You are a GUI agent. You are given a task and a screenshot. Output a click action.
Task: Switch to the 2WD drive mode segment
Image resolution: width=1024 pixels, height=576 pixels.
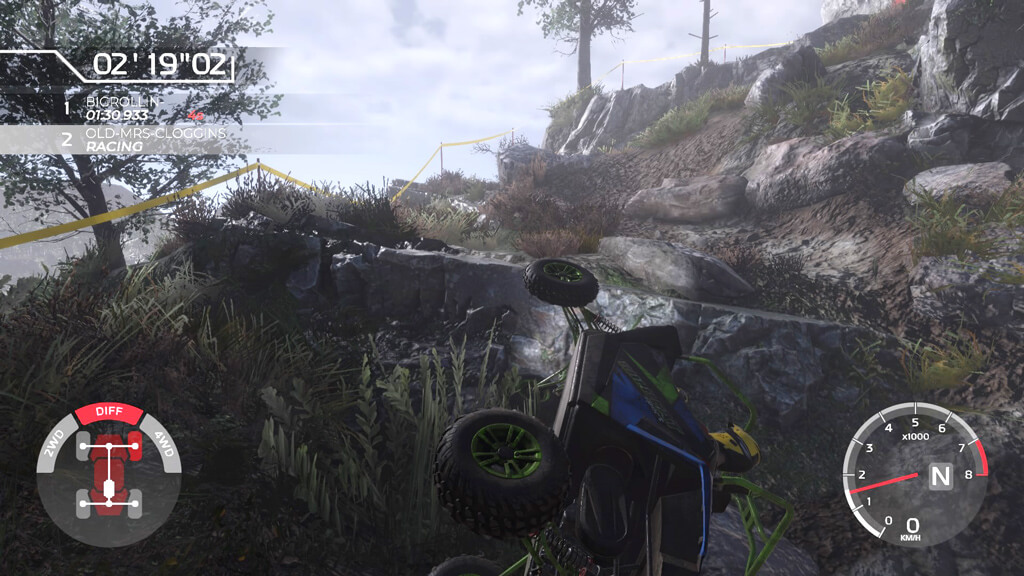(x=53, y=444)
